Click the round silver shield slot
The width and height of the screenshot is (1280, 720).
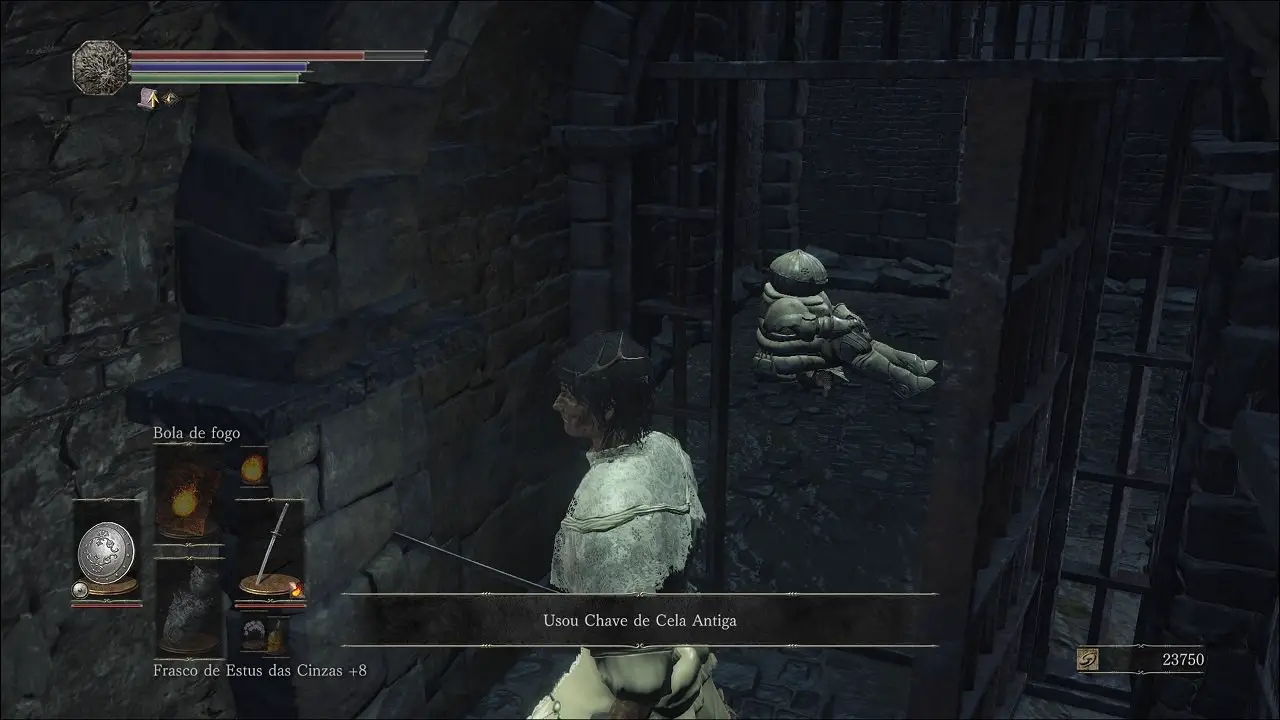(x=106, y=551)
